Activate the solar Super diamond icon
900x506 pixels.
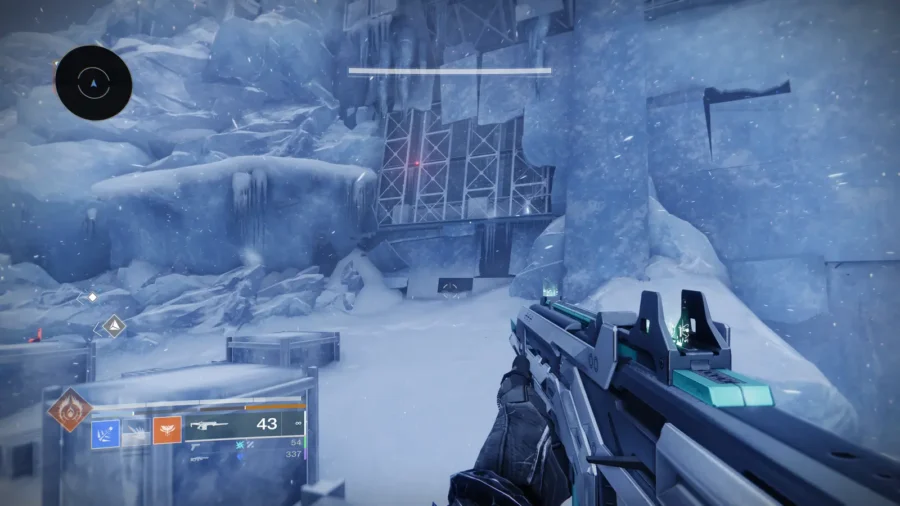tap(69, 410)
